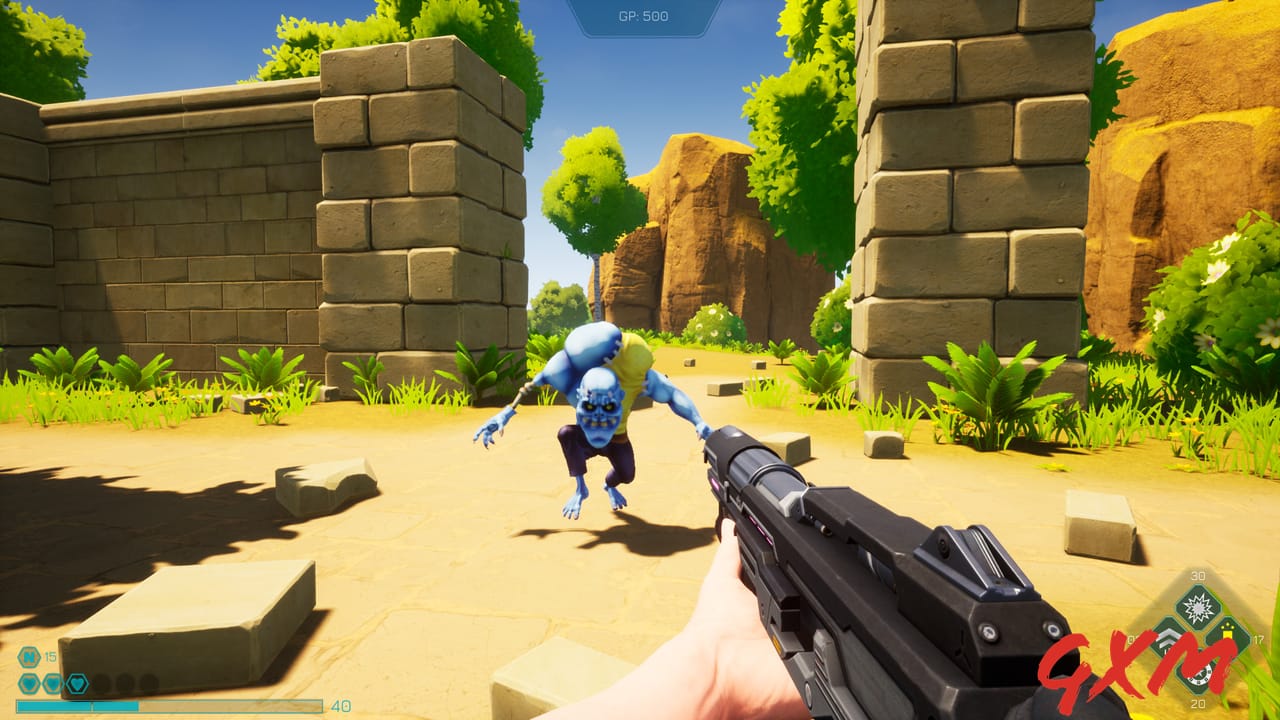Image resolution: width=1280 pixels, height=720 pixels.
Task: Click the health bar labeled 40
Action: (170, 705)
